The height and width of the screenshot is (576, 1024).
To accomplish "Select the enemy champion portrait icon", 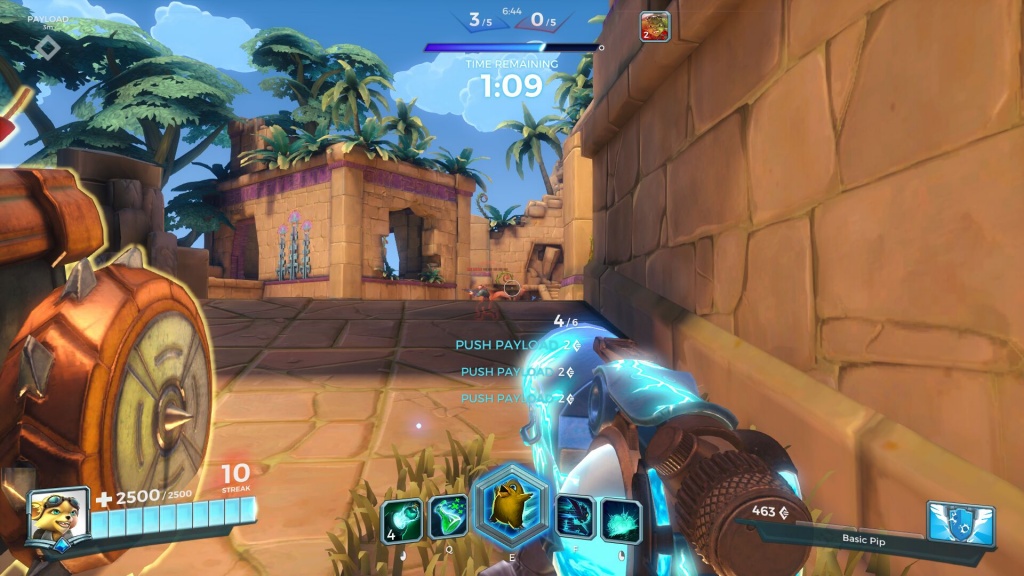I will [655, 26].
